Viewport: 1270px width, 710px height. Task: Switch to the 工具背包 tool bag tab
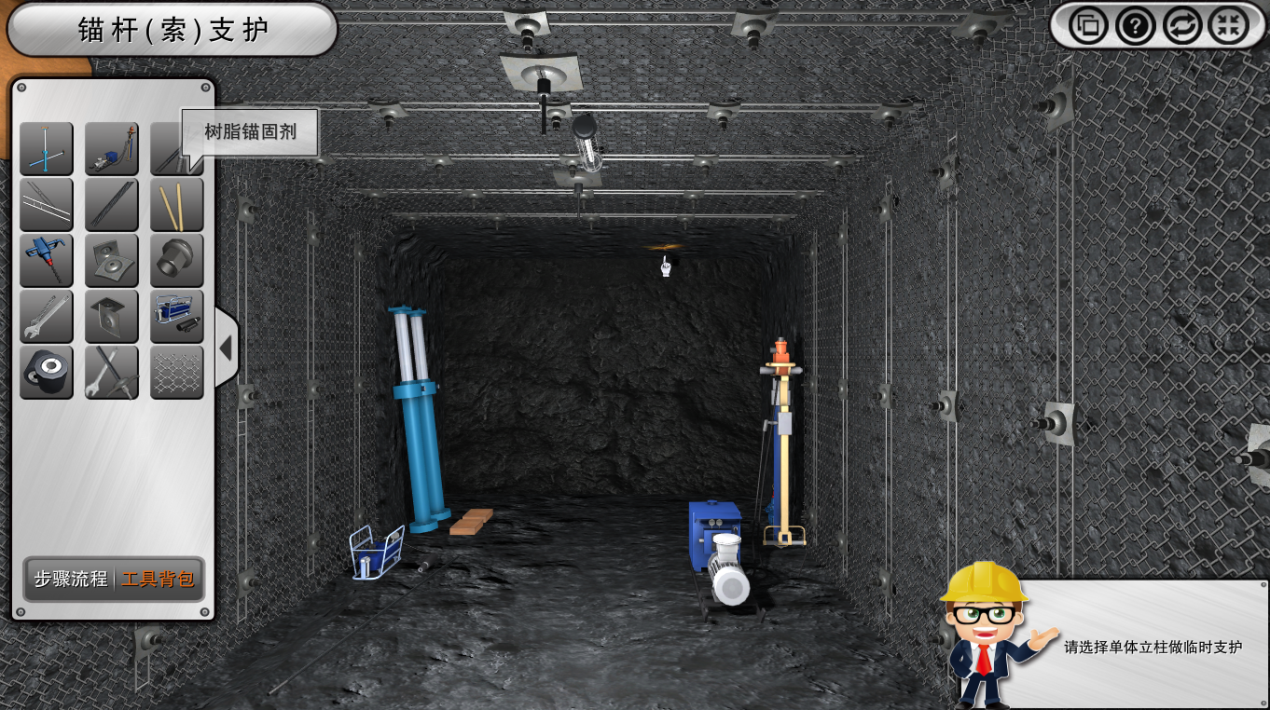[158, 579]
